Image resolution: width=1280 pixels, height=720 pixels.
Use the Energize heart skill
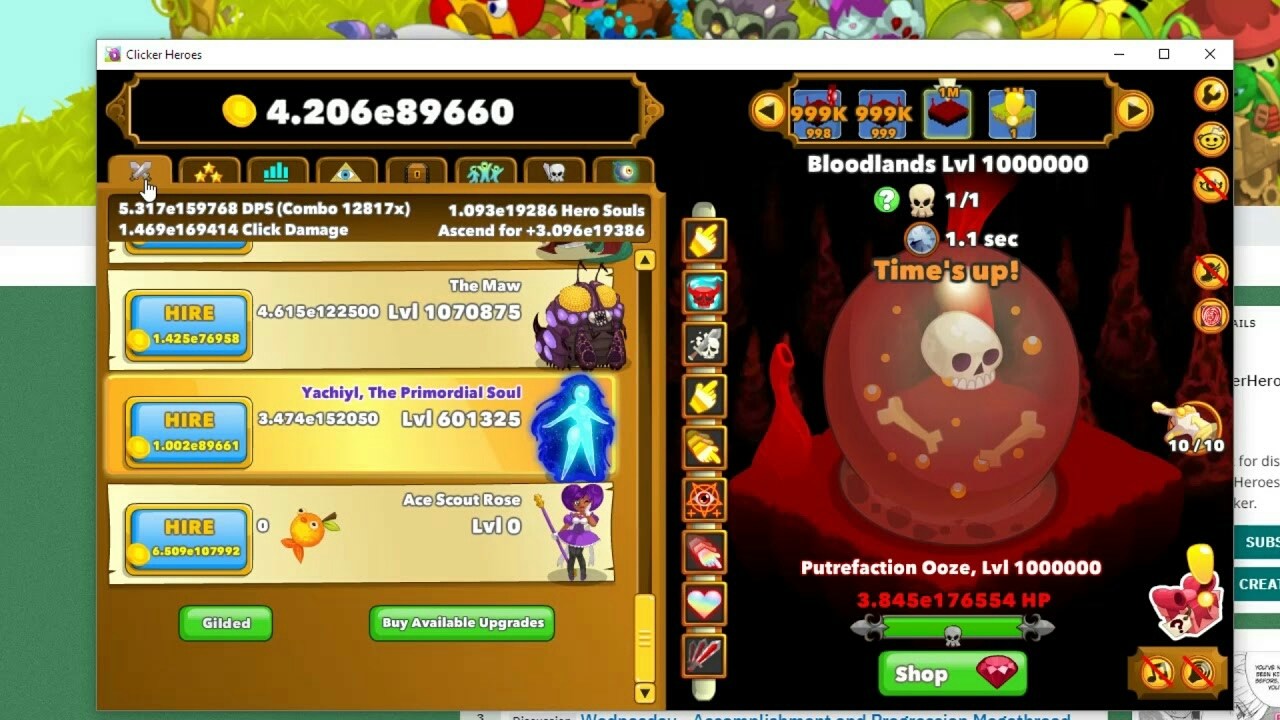(x=703, y=605)
